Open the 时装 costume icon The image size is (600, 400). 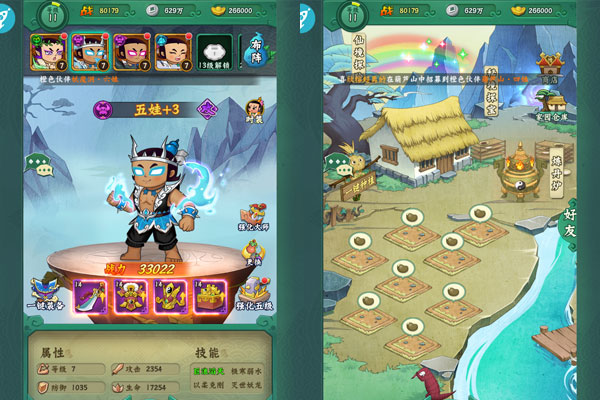(254, 111)
